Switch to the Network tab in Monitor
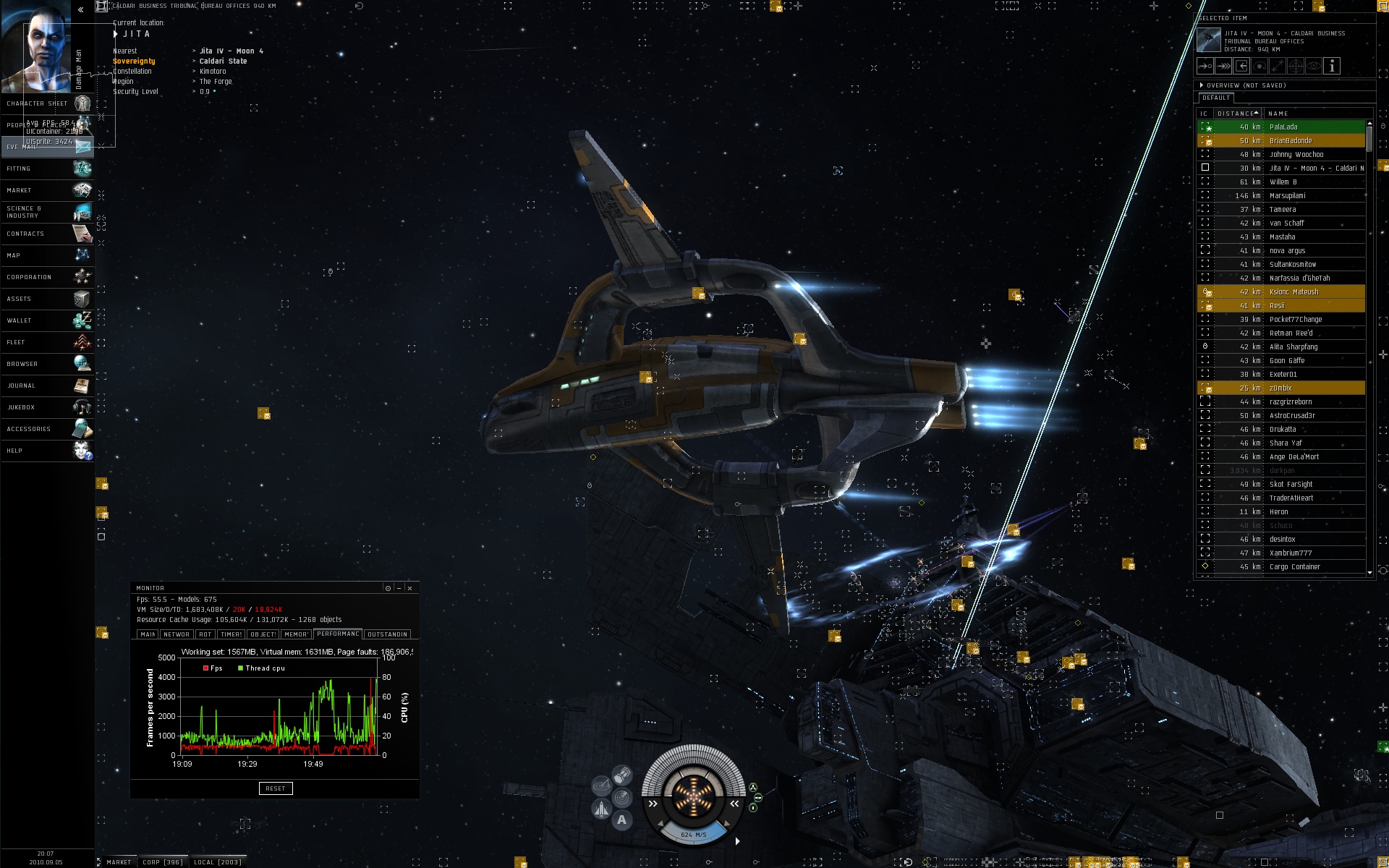The height and width of the screenshot is (868, 1389). (176, 634)
